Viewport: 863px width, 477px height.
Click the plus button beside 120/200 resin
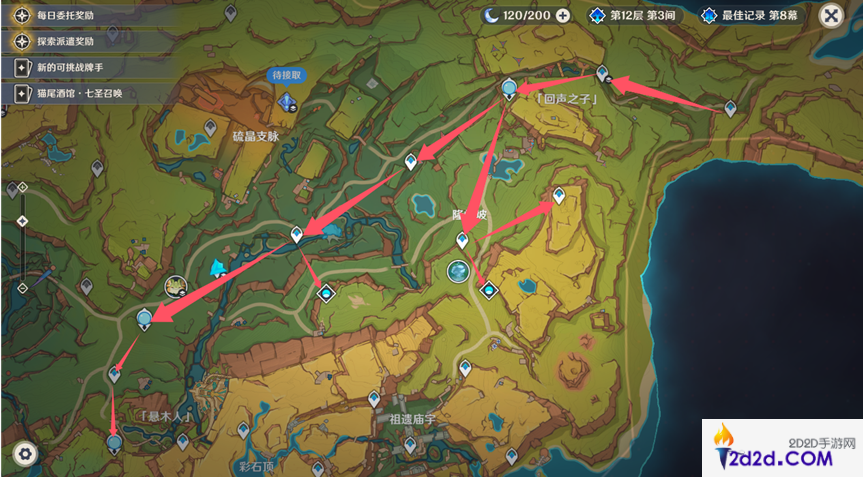563,16
